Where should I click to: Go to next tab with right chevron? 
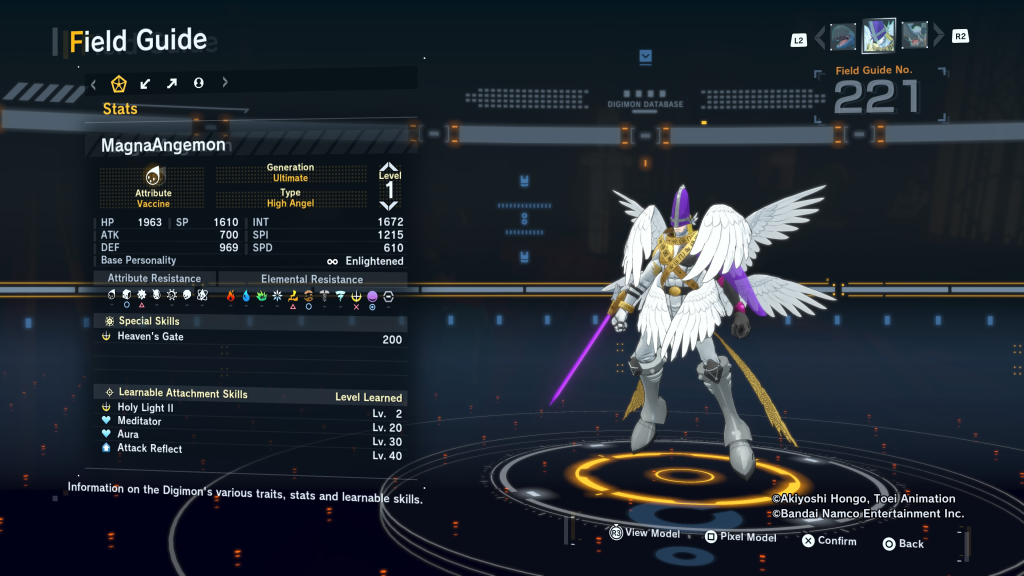coord(225,83)
